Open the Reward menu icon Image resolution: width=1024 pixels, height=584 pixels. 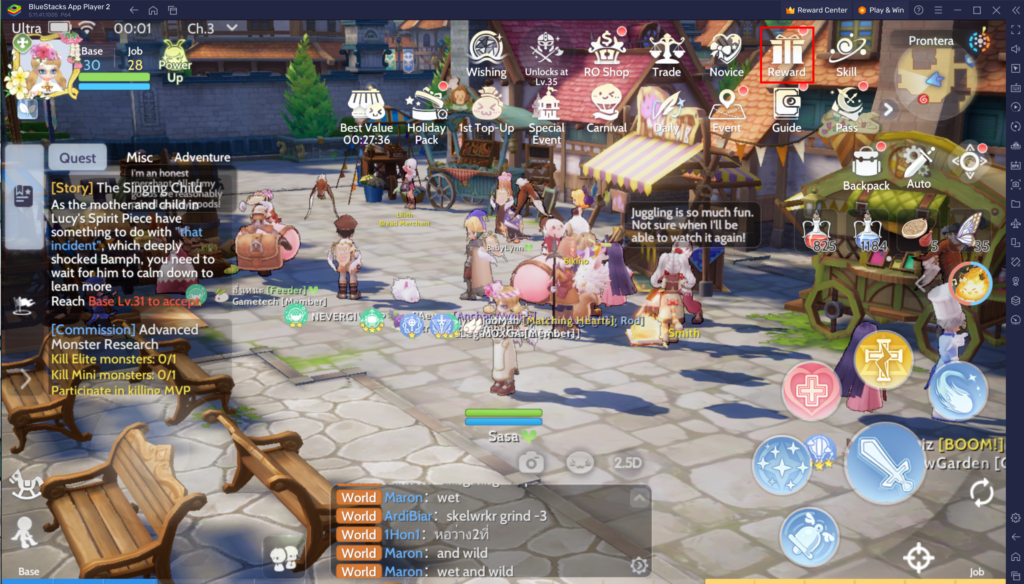point(786,52)
